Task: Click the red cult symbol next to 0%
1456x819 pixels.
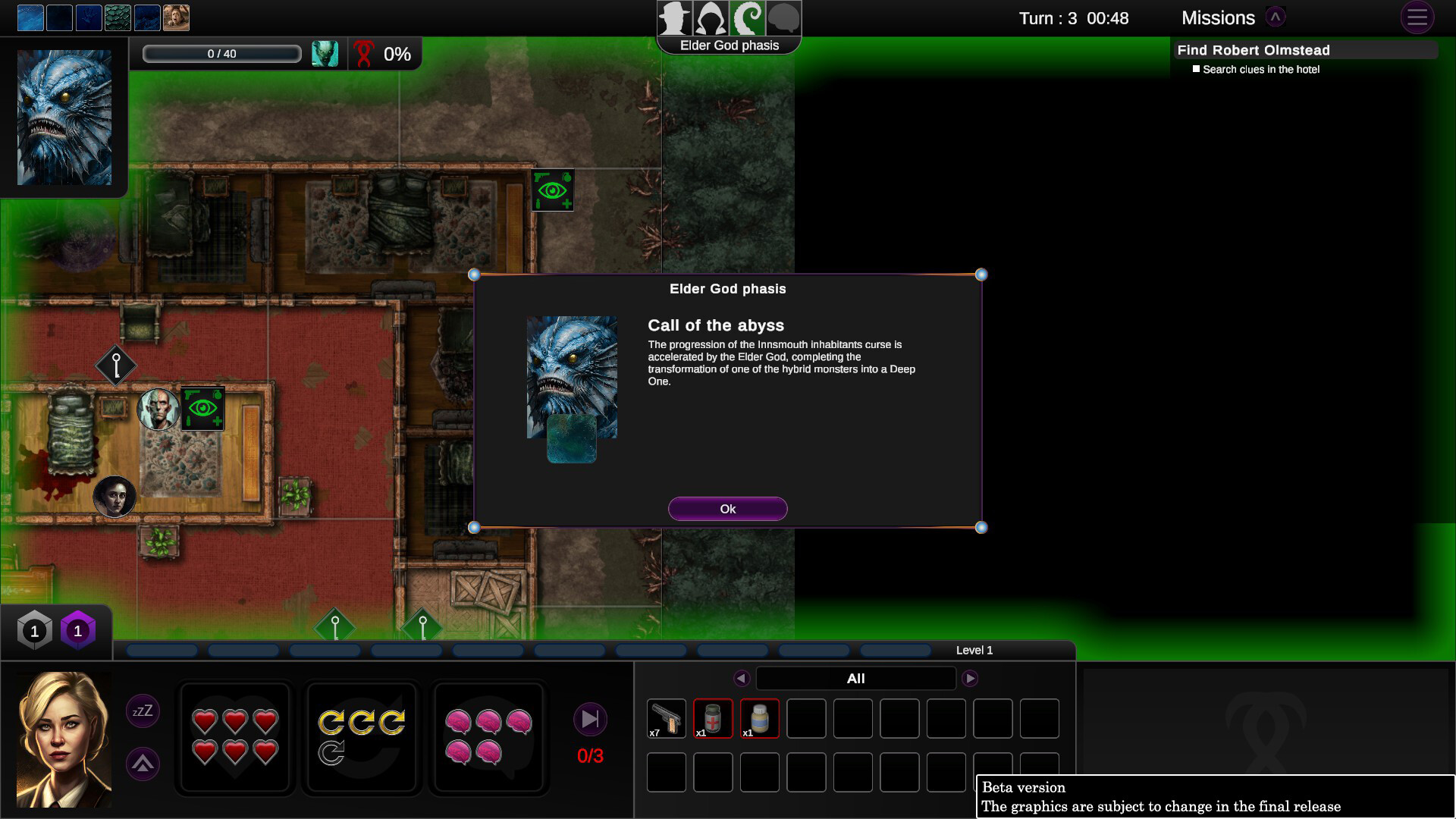Action: 365,54
